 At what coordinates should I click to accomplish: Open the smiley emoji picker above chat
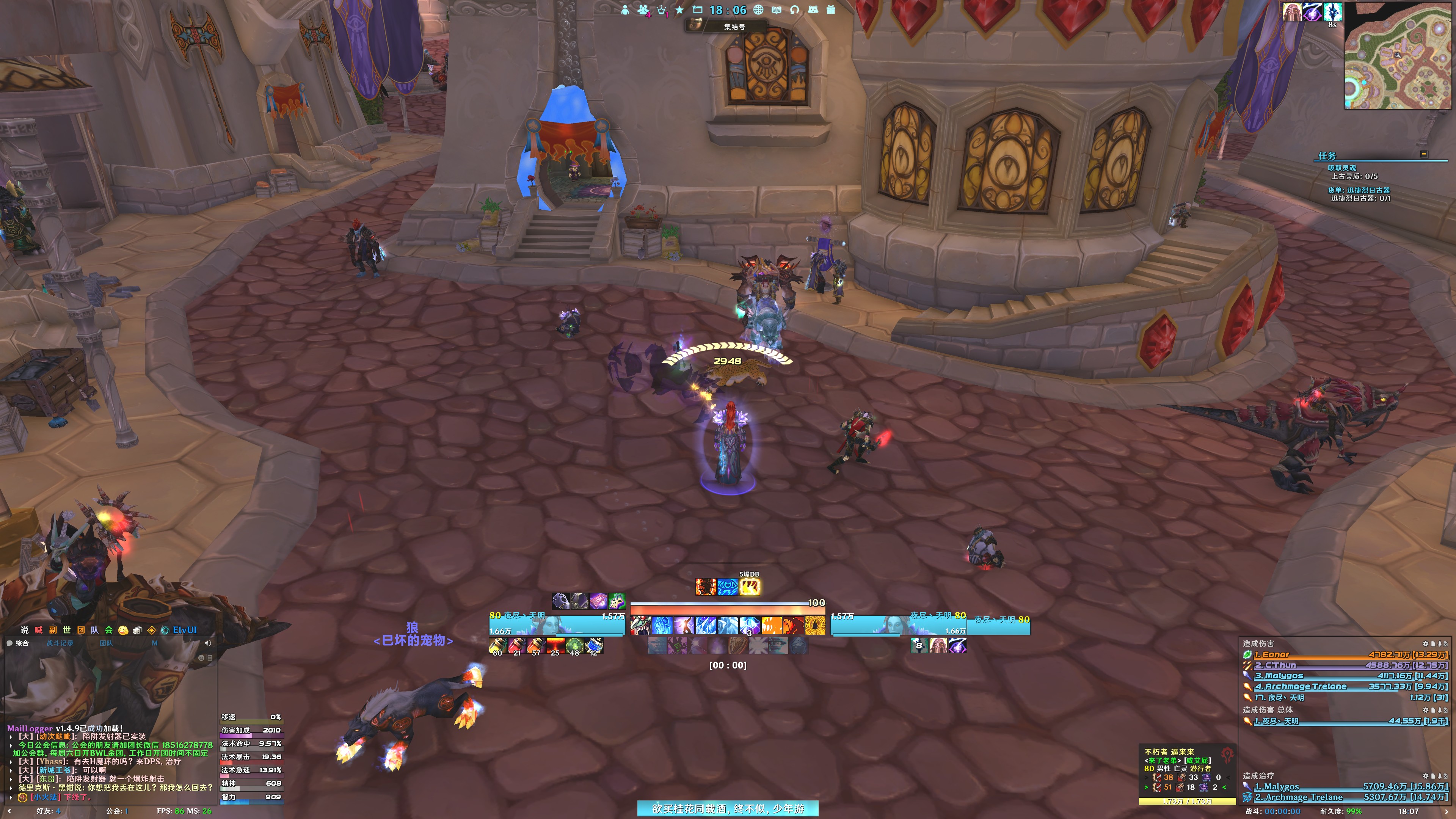(122, 630)
